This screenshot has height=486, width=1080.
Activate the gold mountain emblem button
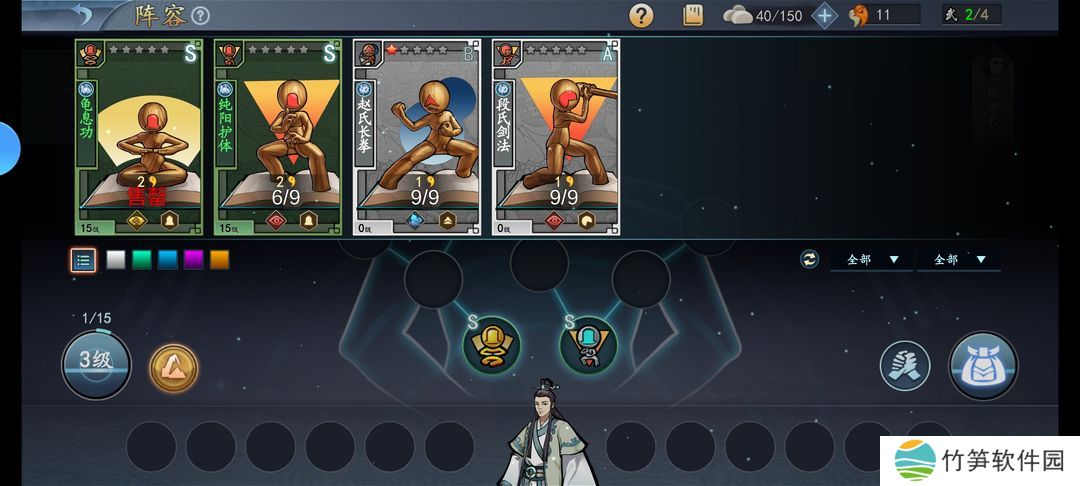click(174, 368)
